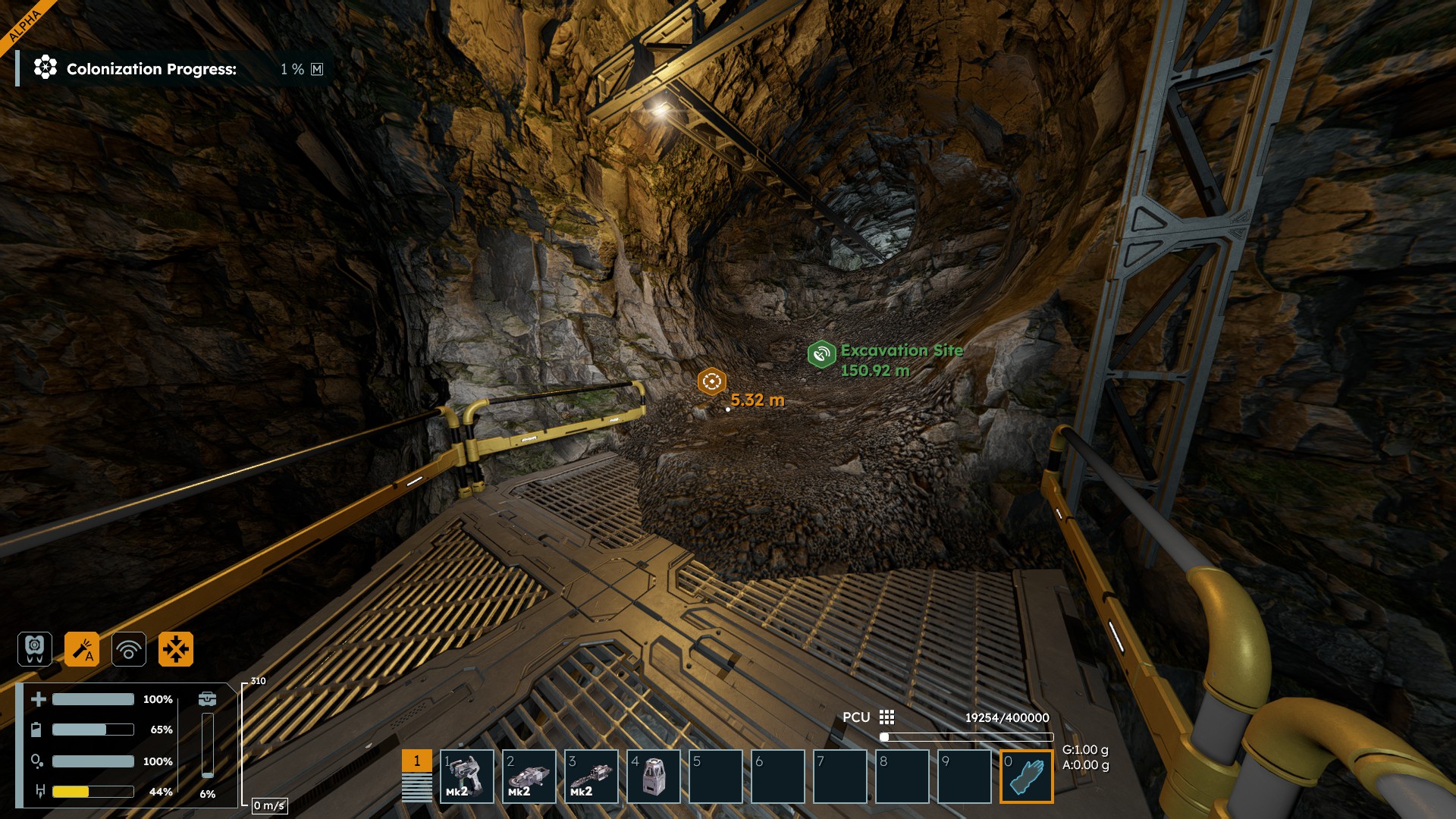This screenshot has width=1456, height=819.
Task: Select the Mk2 grinder in hotbar slot 2
Action: click(529, 776)
